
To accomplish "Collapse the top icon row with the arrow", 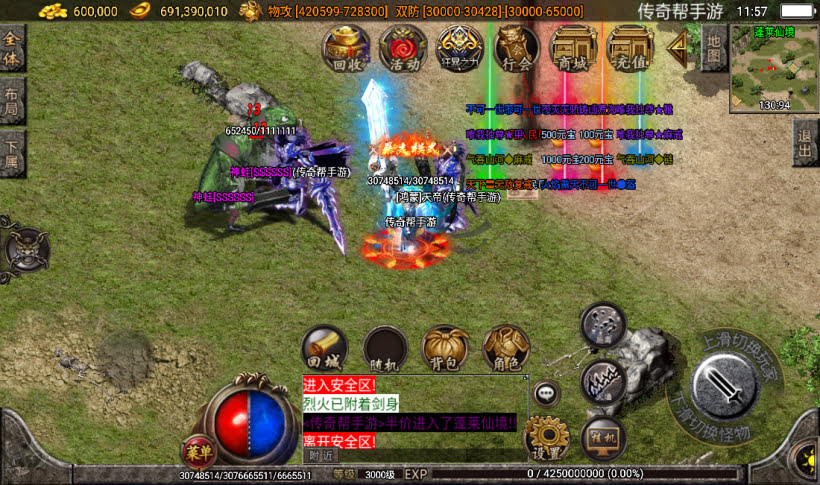I will point(681,45).
